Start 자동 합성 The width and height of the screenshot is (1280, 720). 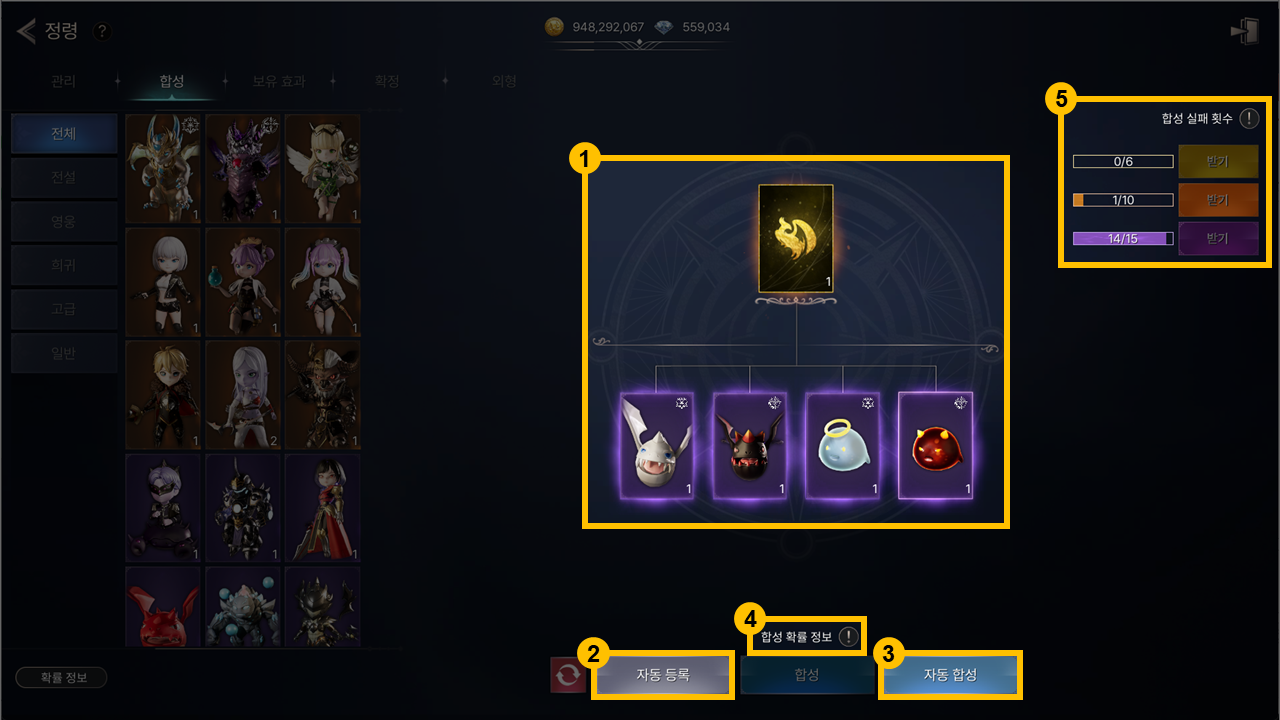click(950, 675)
